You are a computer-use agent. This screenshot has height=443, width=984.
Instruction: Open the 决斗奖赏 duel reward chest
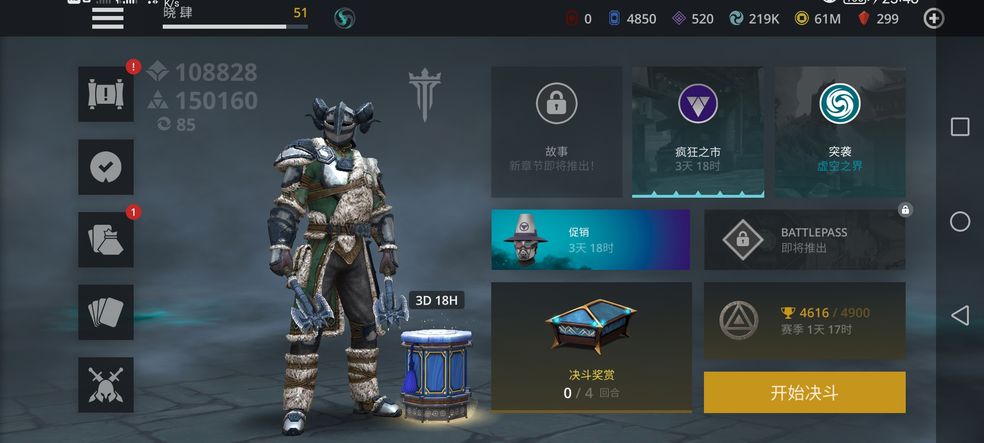(591, 347)
